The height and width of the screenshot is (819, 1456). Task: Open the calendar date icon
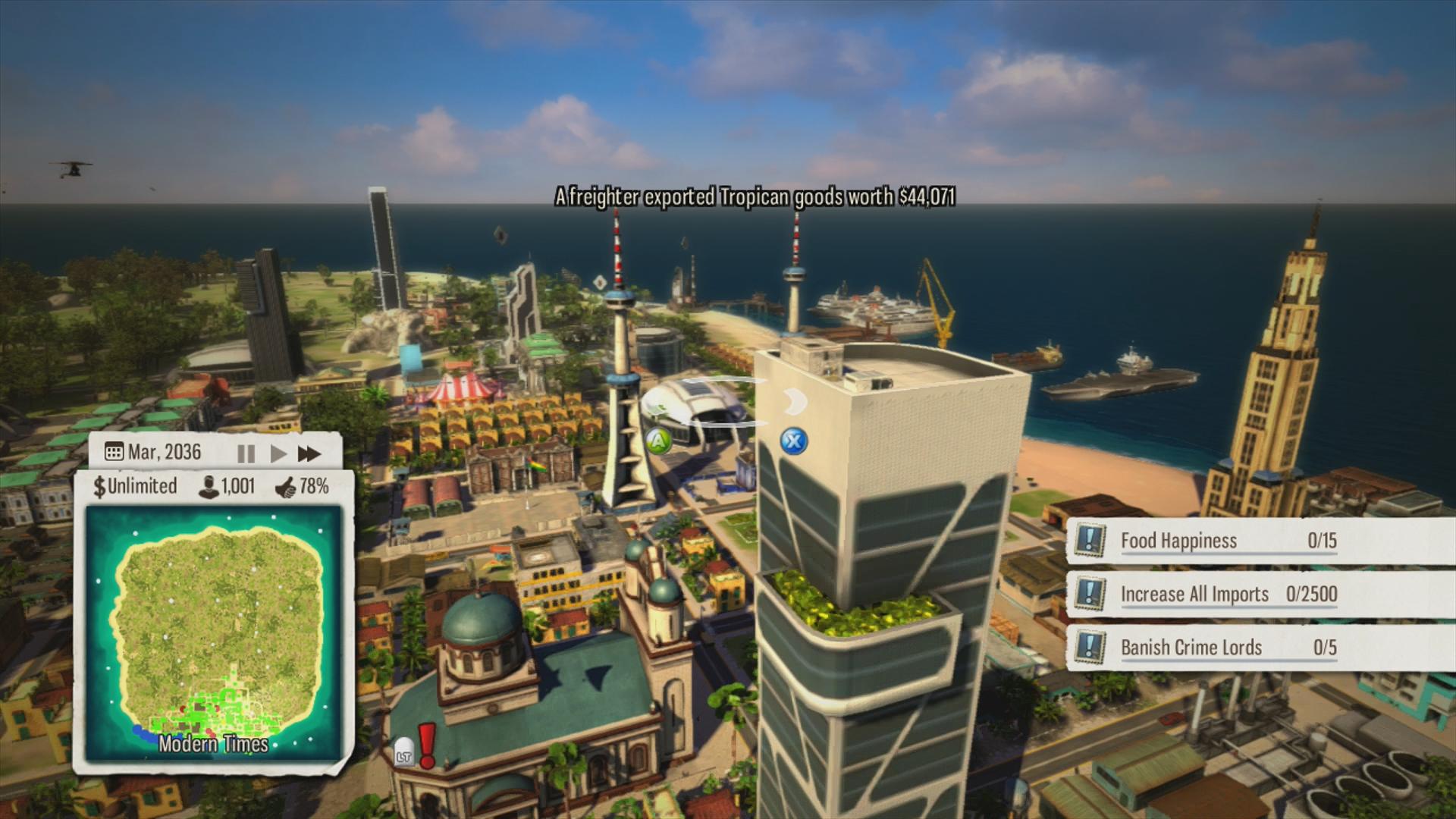[114, 453]
